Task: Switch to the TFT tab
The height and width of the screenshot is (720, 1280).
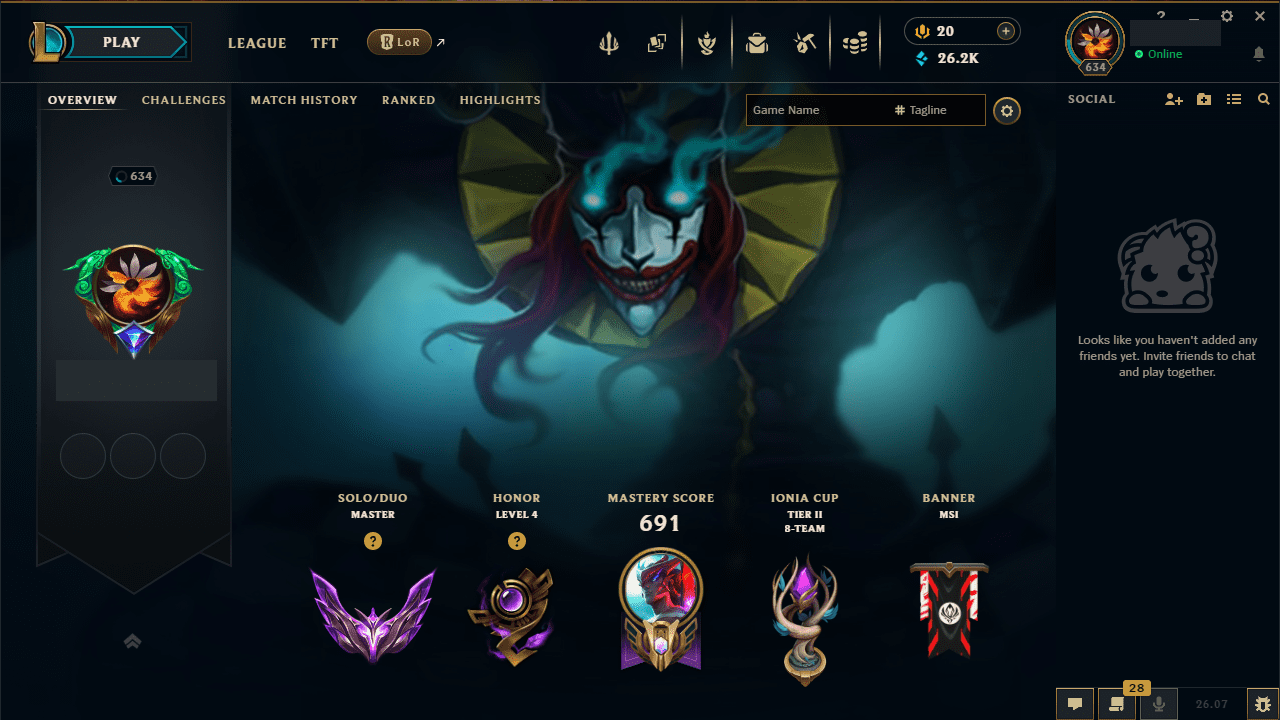Action: (x=324, y=43)
